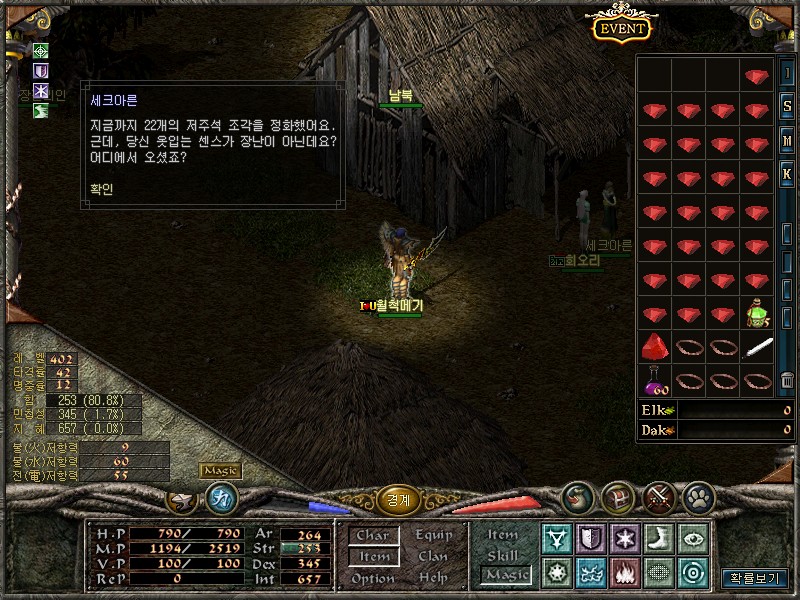The image size is (800, 600).
Task: Switch hotbar to the Skill tab
Action: pyautogui.click(x=503, y=555)
